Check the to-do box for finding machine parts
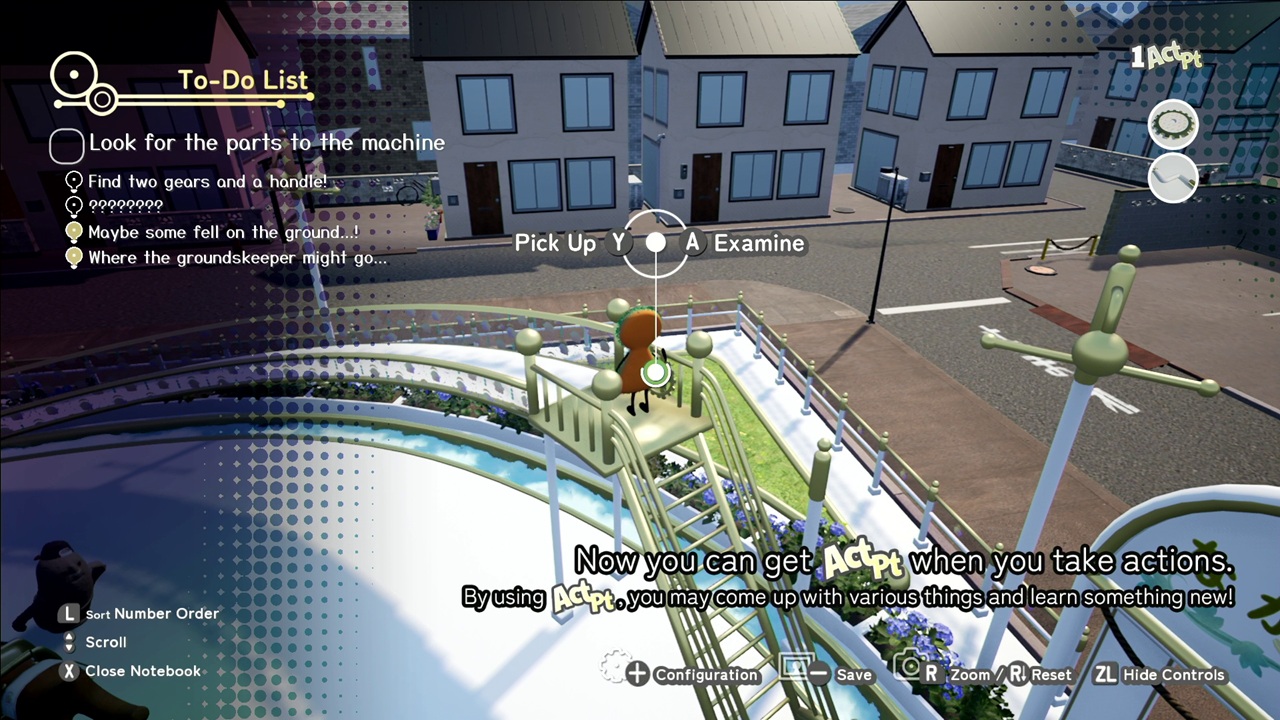This screenshot has height=720, width=1280. pyautogui.click(x=65, y=146)
